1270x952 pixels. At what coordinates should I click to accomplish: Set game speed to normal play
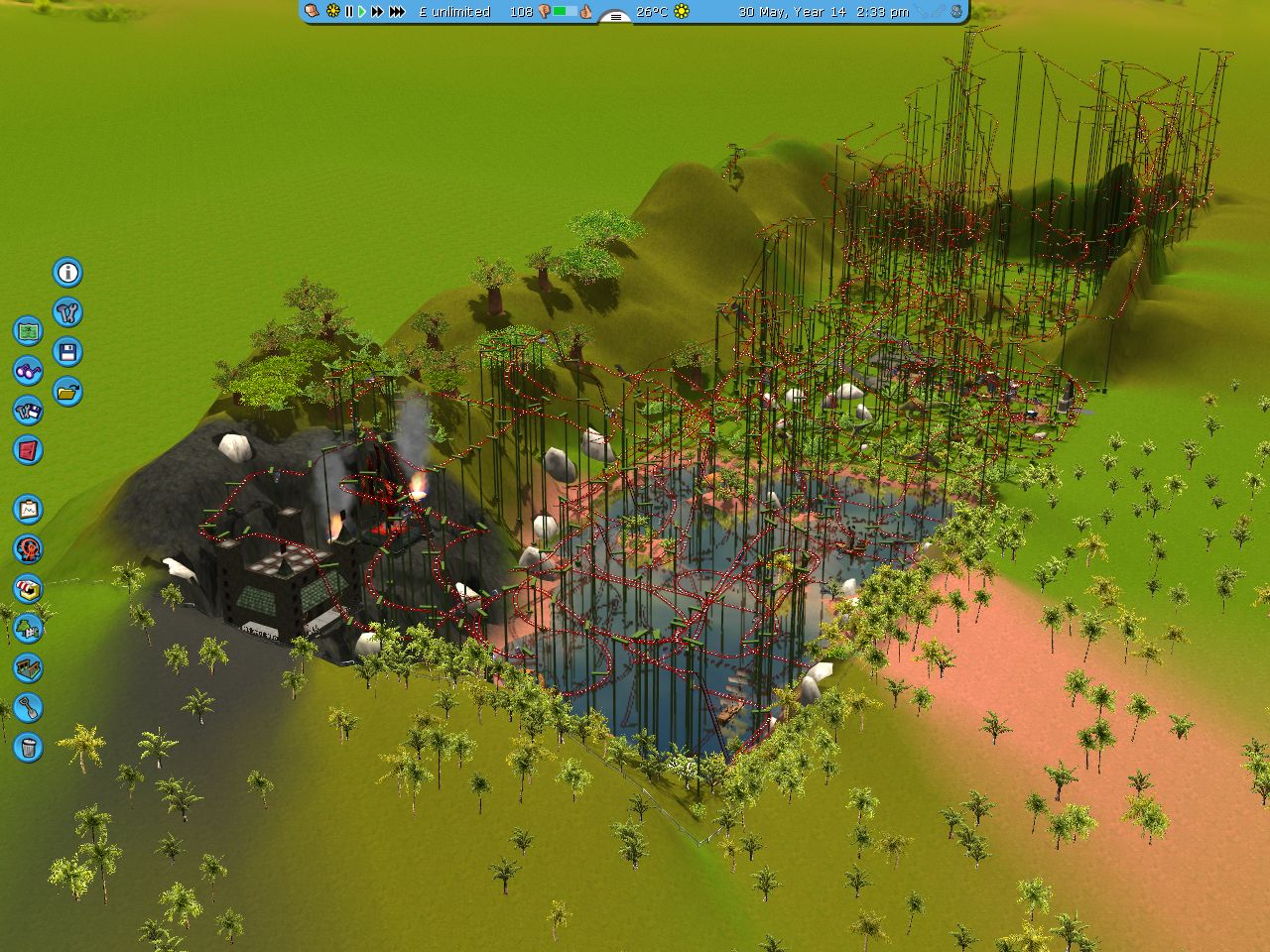coord(361,12)
